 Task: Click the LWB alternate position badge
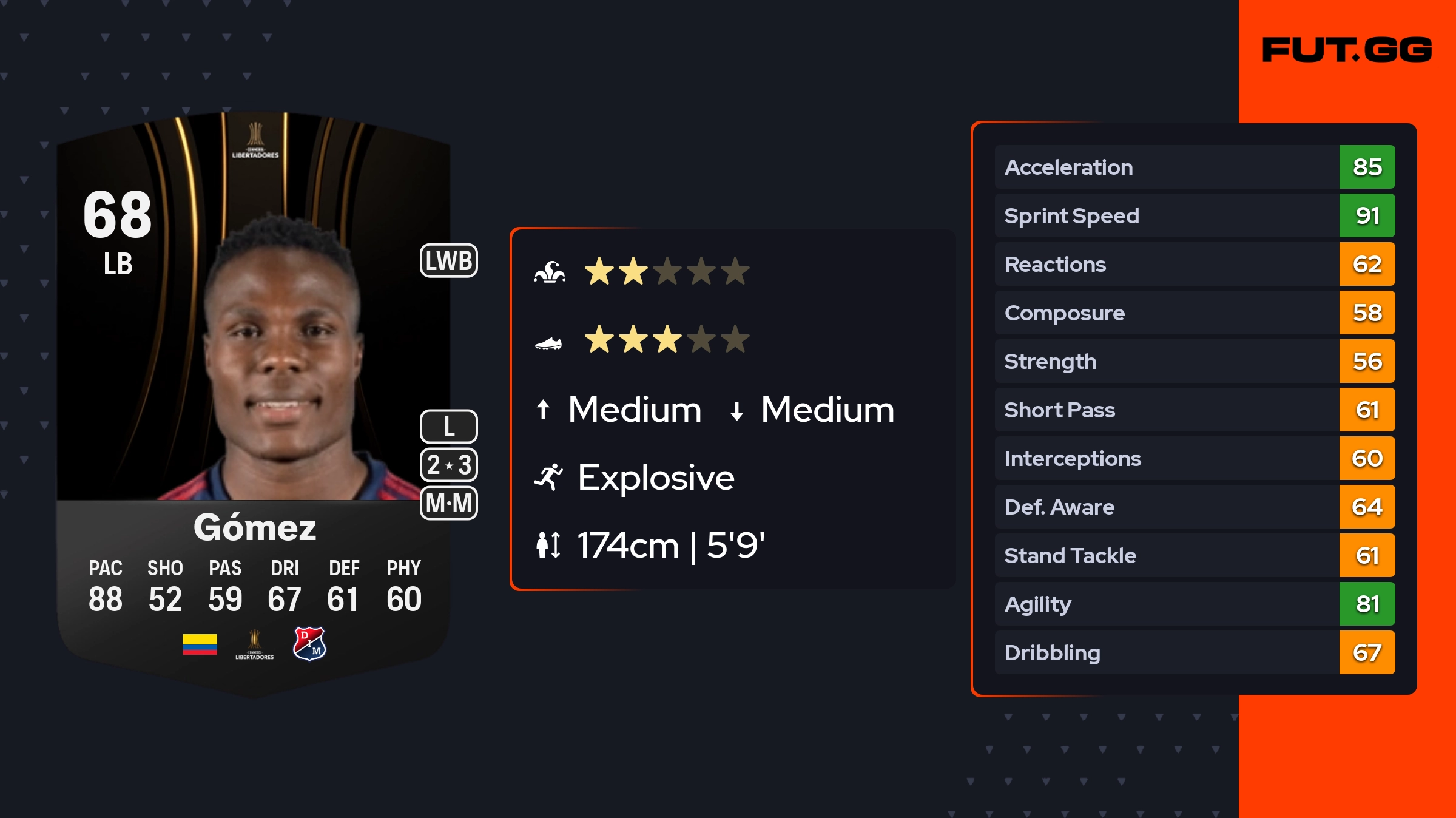tap(449, 261)
